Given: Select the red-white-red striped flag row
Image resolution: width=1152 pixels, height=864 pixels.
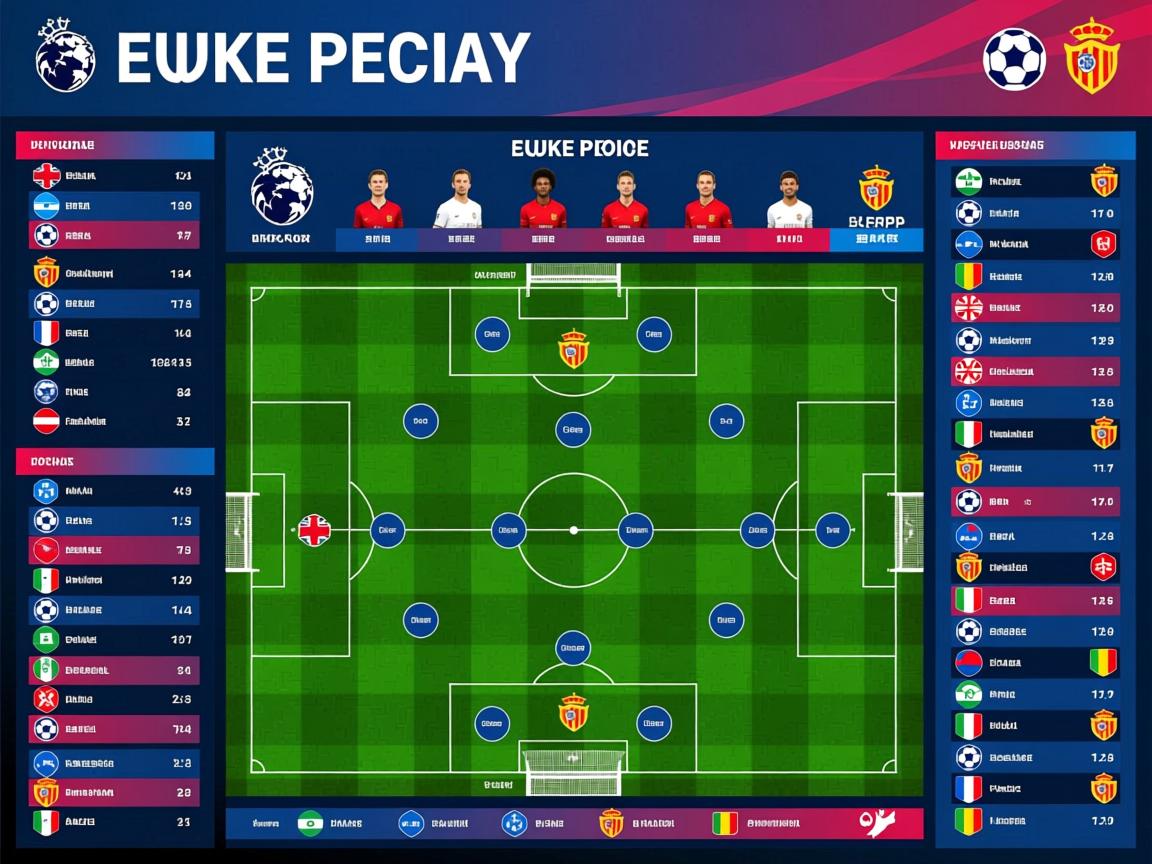Looking at the screenshot, I should [108, 421].
